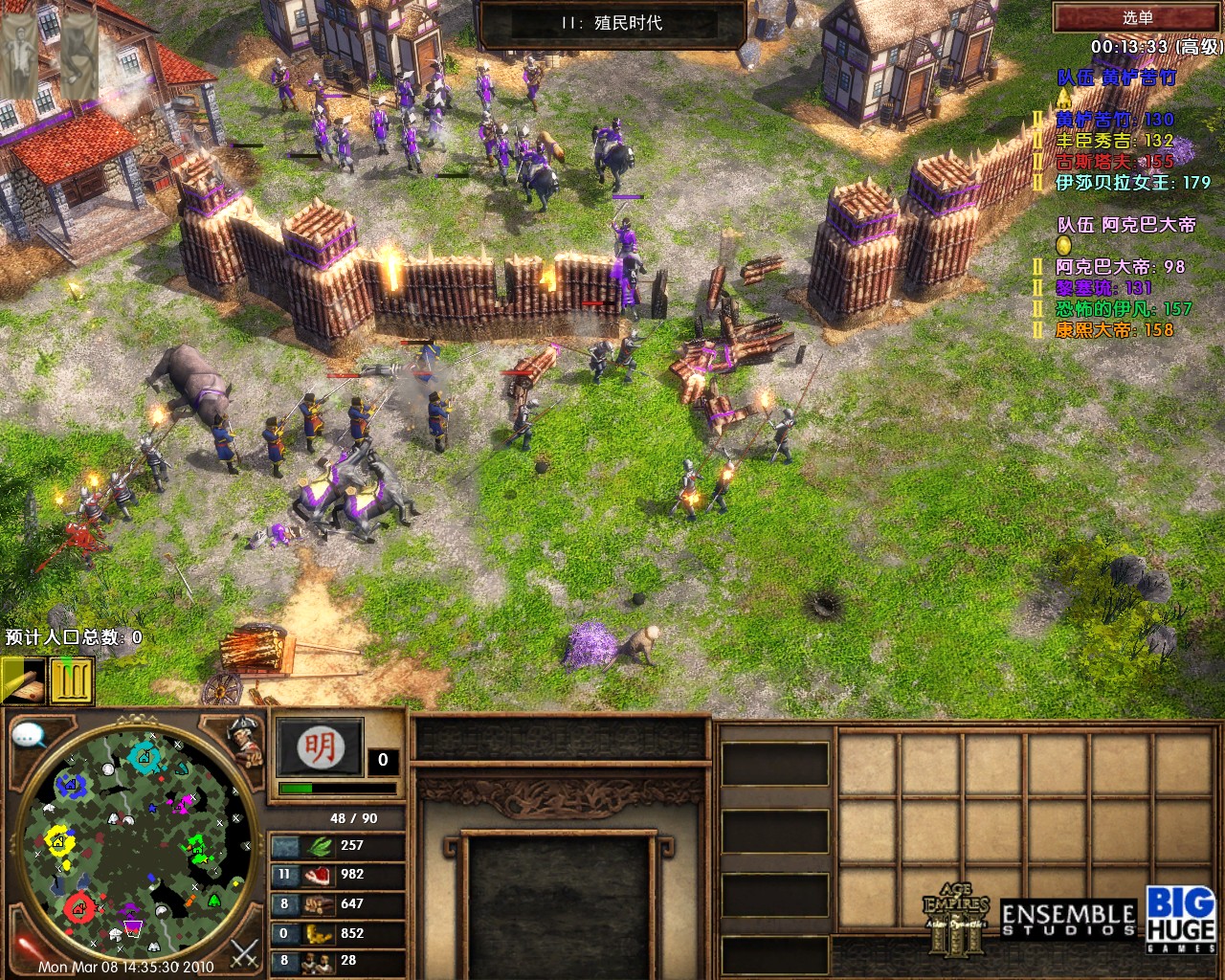Screen dimensions: 1225x980
Task: Select the wood resource row
Action: [x=335, y=904]
